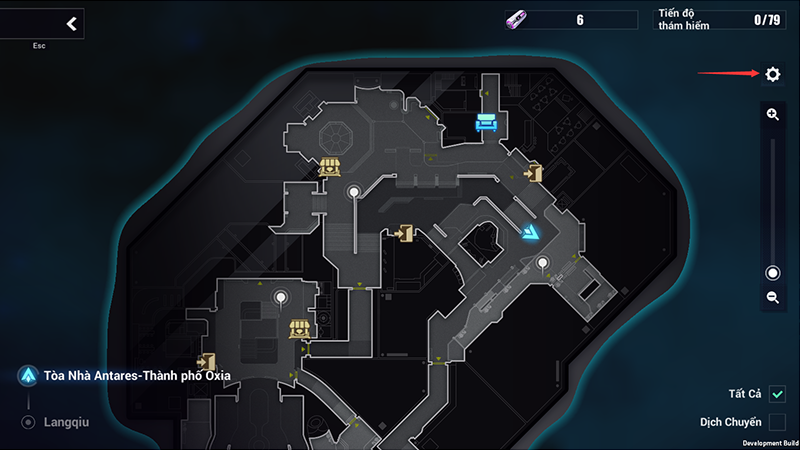Enable the Dịch Chuyển filter checkbox
The image size is (800, 450).
pyautogui.click(x=777, y=423)
